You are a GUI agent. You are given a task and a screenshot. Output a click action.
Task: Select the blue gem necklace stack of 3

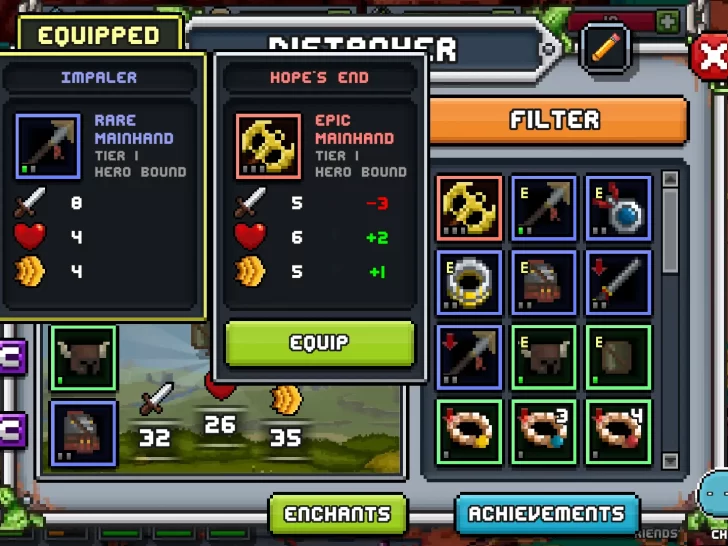coord(544,432)
